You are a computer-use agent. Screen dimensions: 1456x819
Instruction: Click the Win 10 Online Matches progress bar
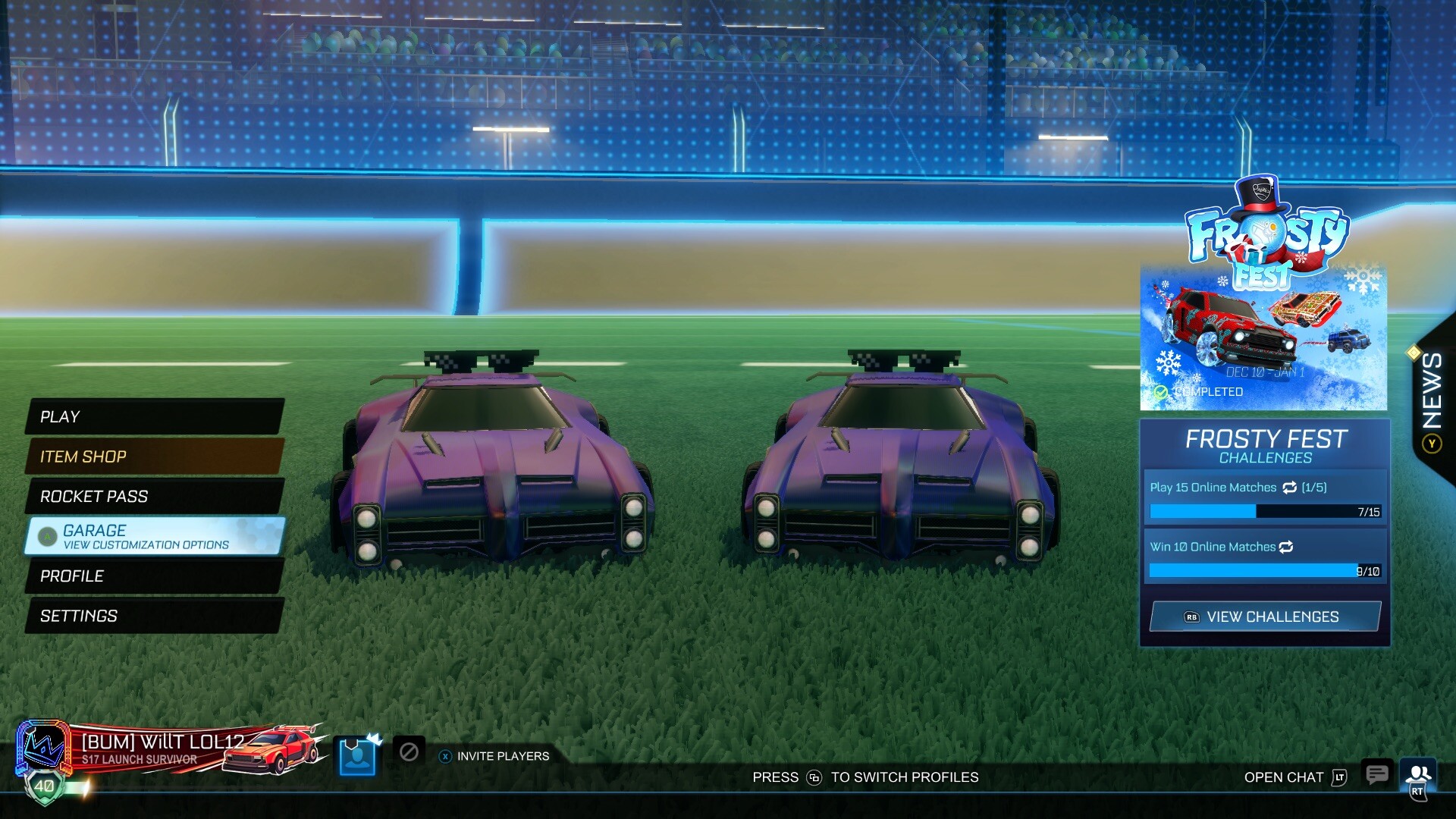pyautogui.click(x=1263, y=570)
